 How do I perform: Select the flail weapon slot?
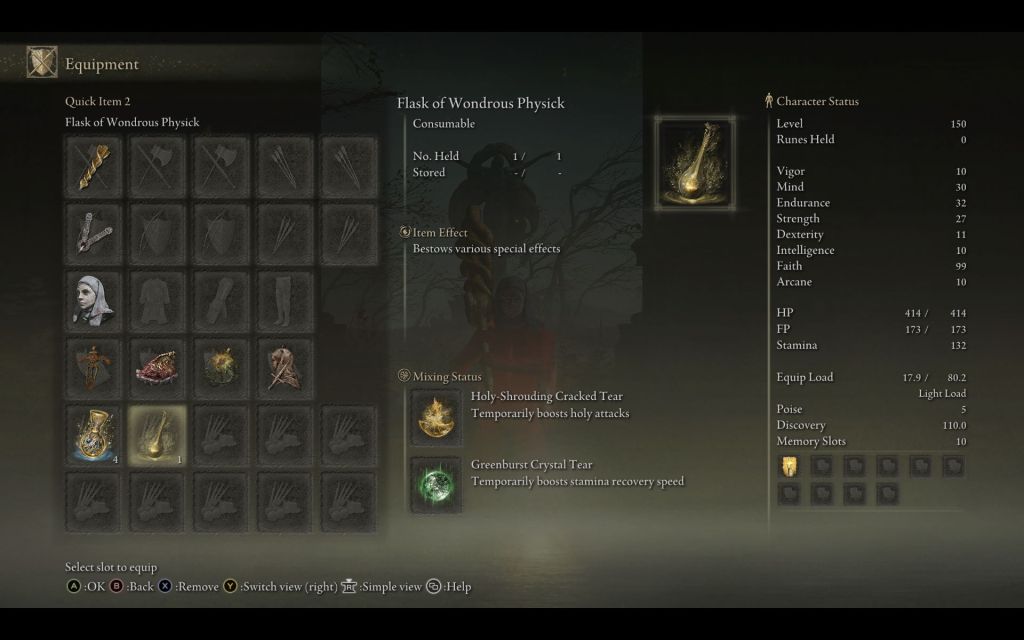[94, 233]
